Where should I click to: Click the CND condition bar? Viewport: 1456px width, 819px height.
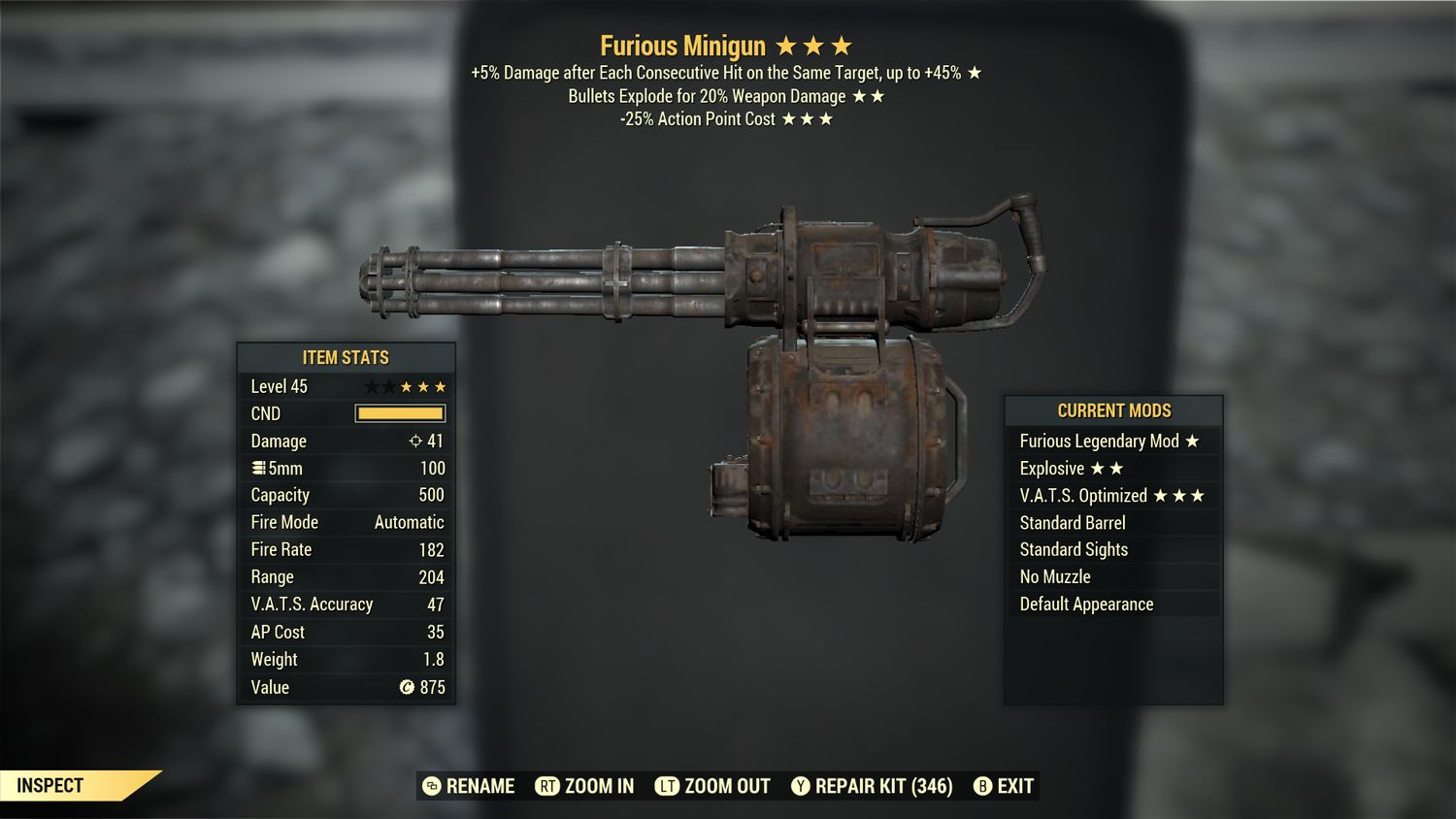click(401, 413)
